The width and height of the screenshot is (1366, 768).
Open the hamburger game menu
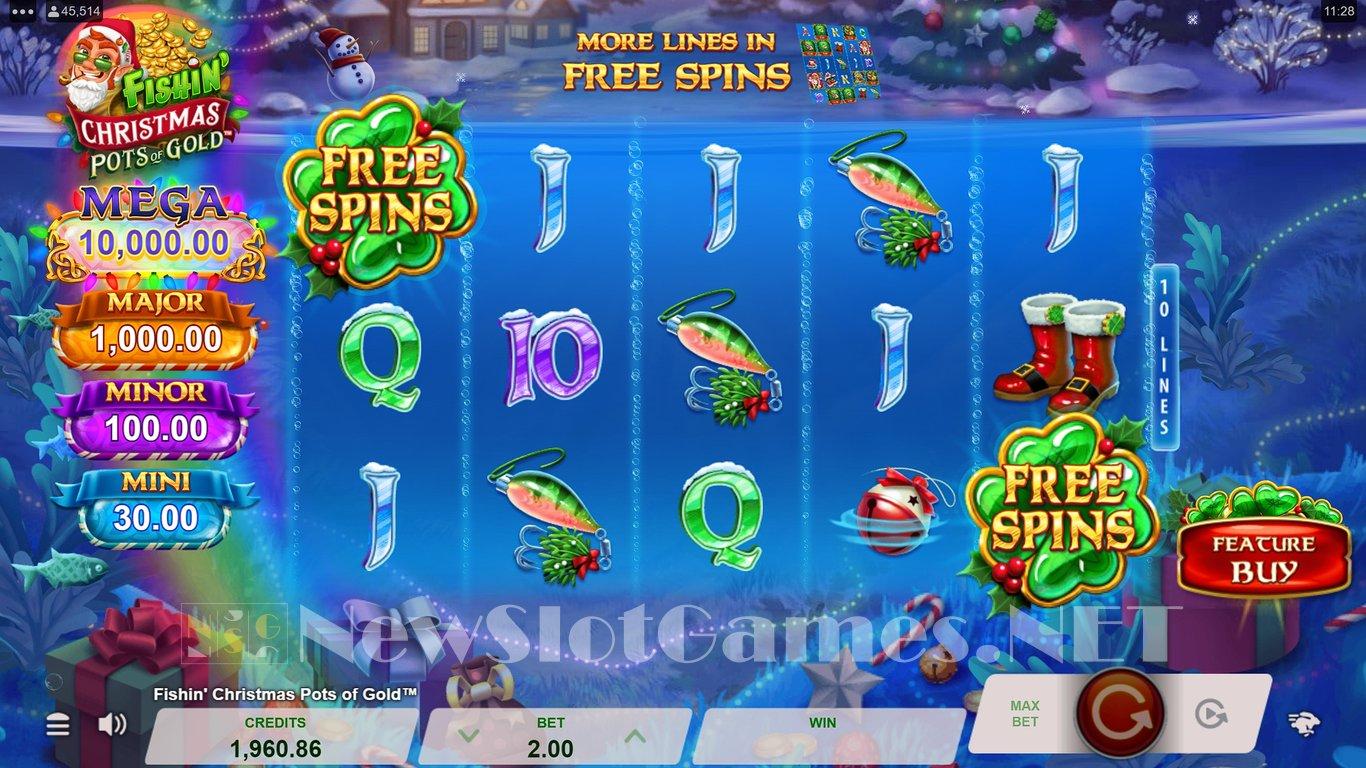[58, 724]
